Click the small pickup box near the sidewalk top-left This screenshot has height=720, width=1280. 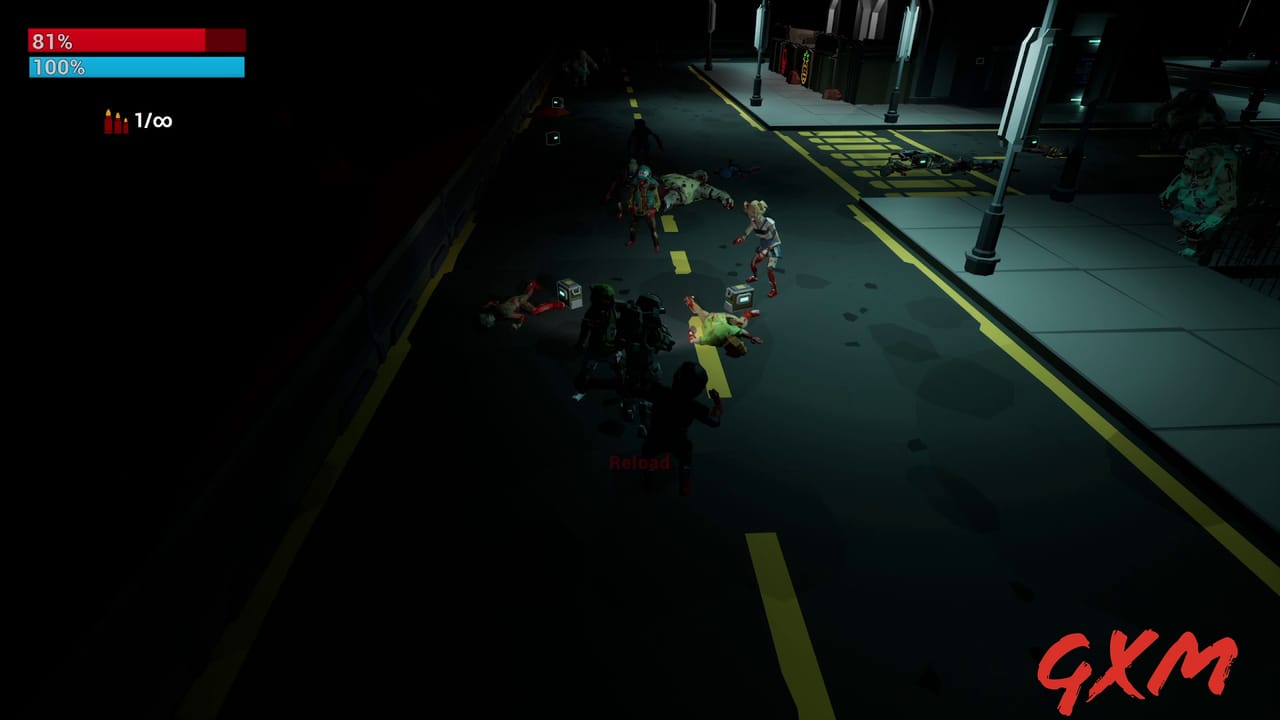pos(556,101)
